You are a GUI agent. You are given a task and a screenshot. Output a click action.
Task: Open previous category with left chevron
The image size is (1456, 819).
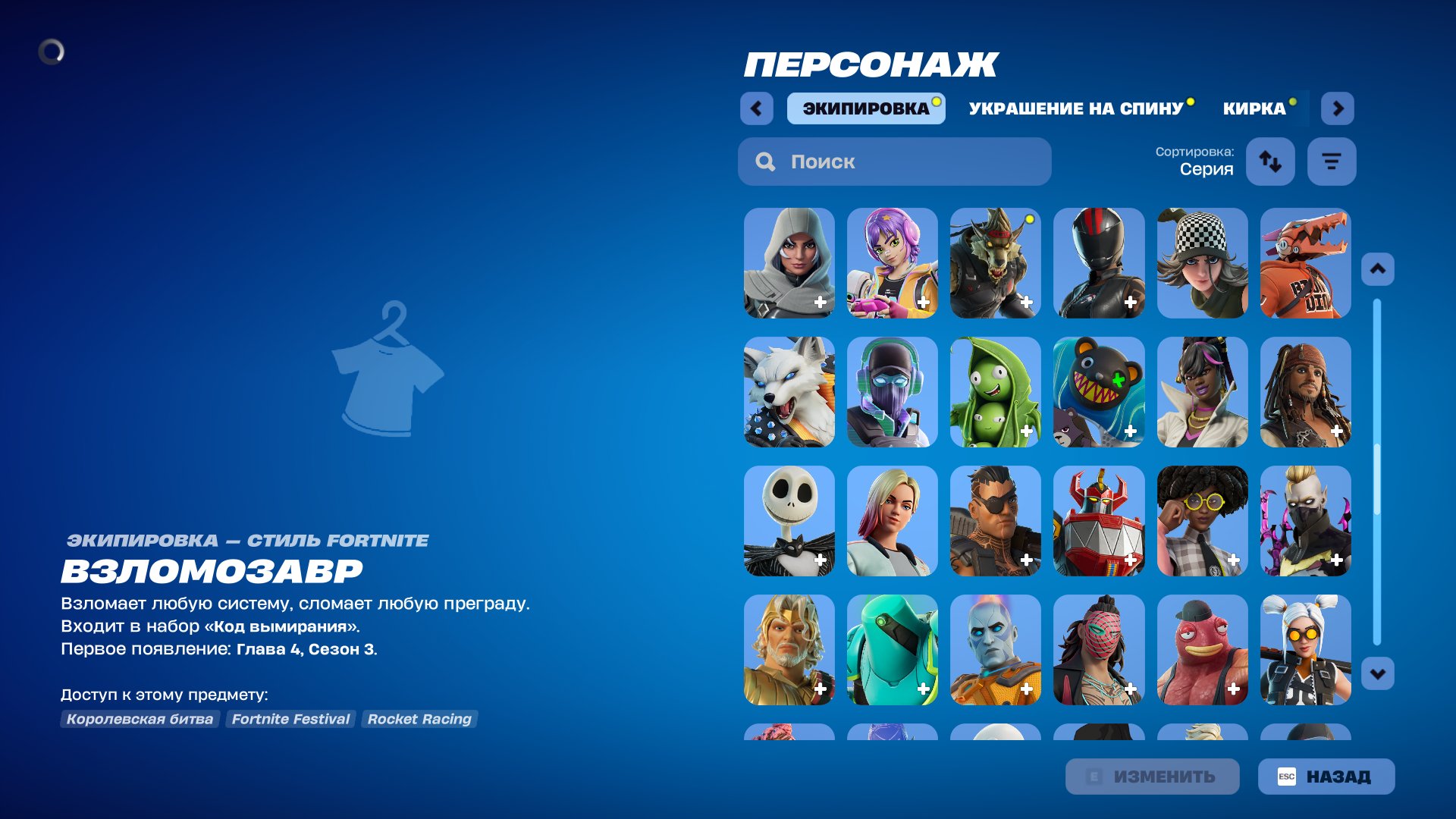tap(756, 108)
